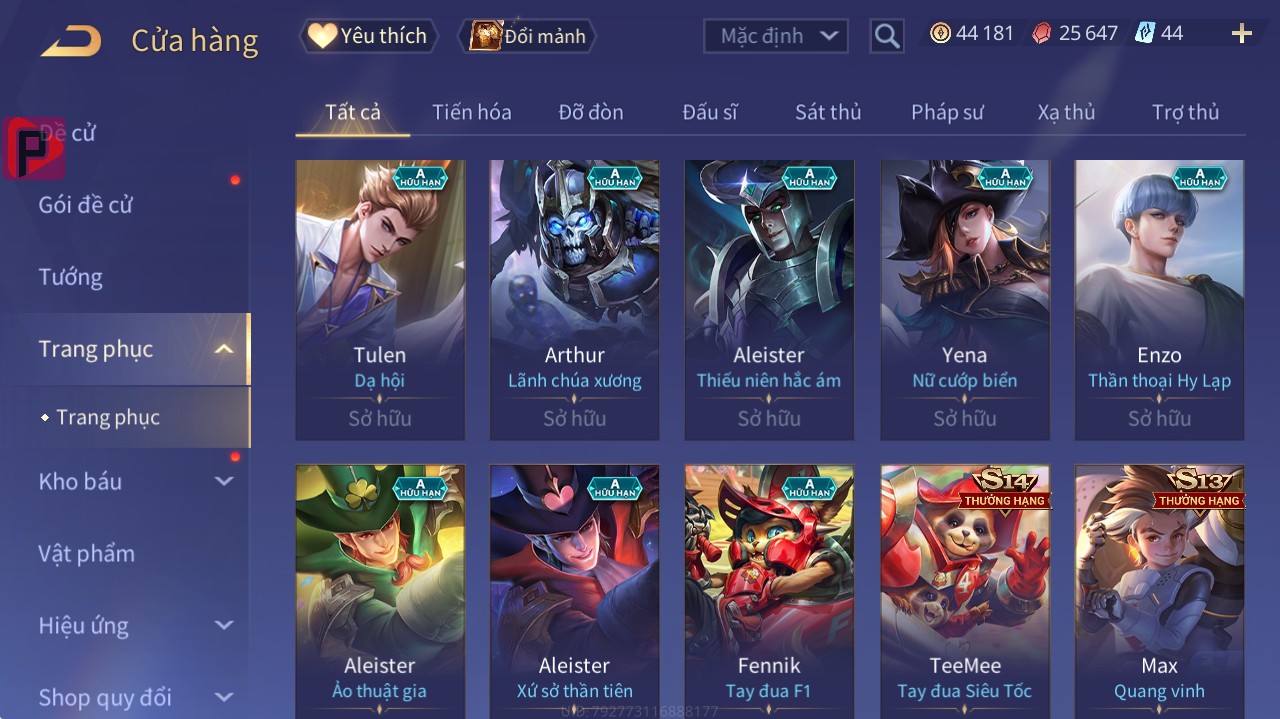Show the Sát thủ skins tab
The height and width of the screenshot is (719, 1280).
pyautogui.click(x=827, y=112)
